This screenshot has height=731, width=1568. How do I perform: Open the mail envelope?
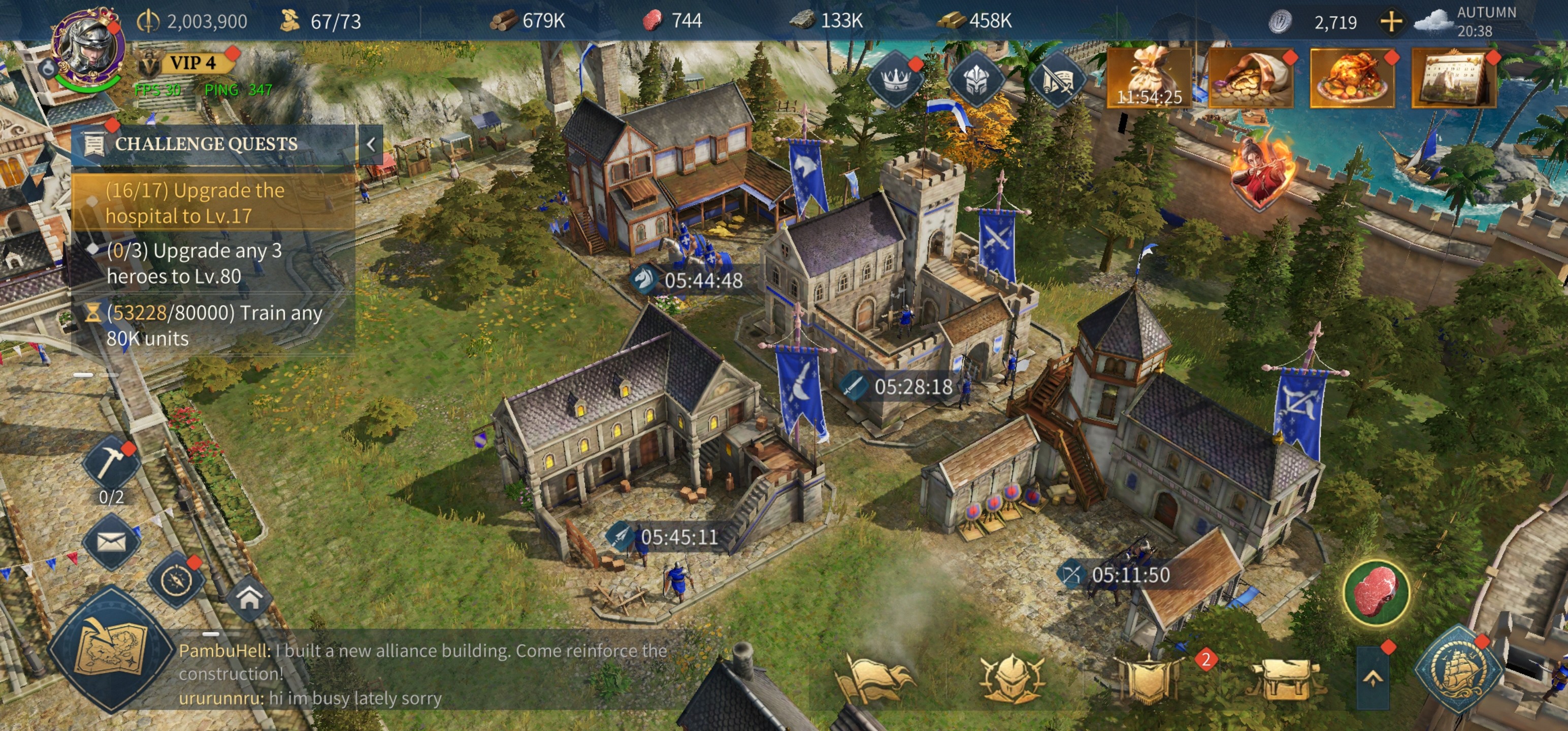(x=111, y=541)
